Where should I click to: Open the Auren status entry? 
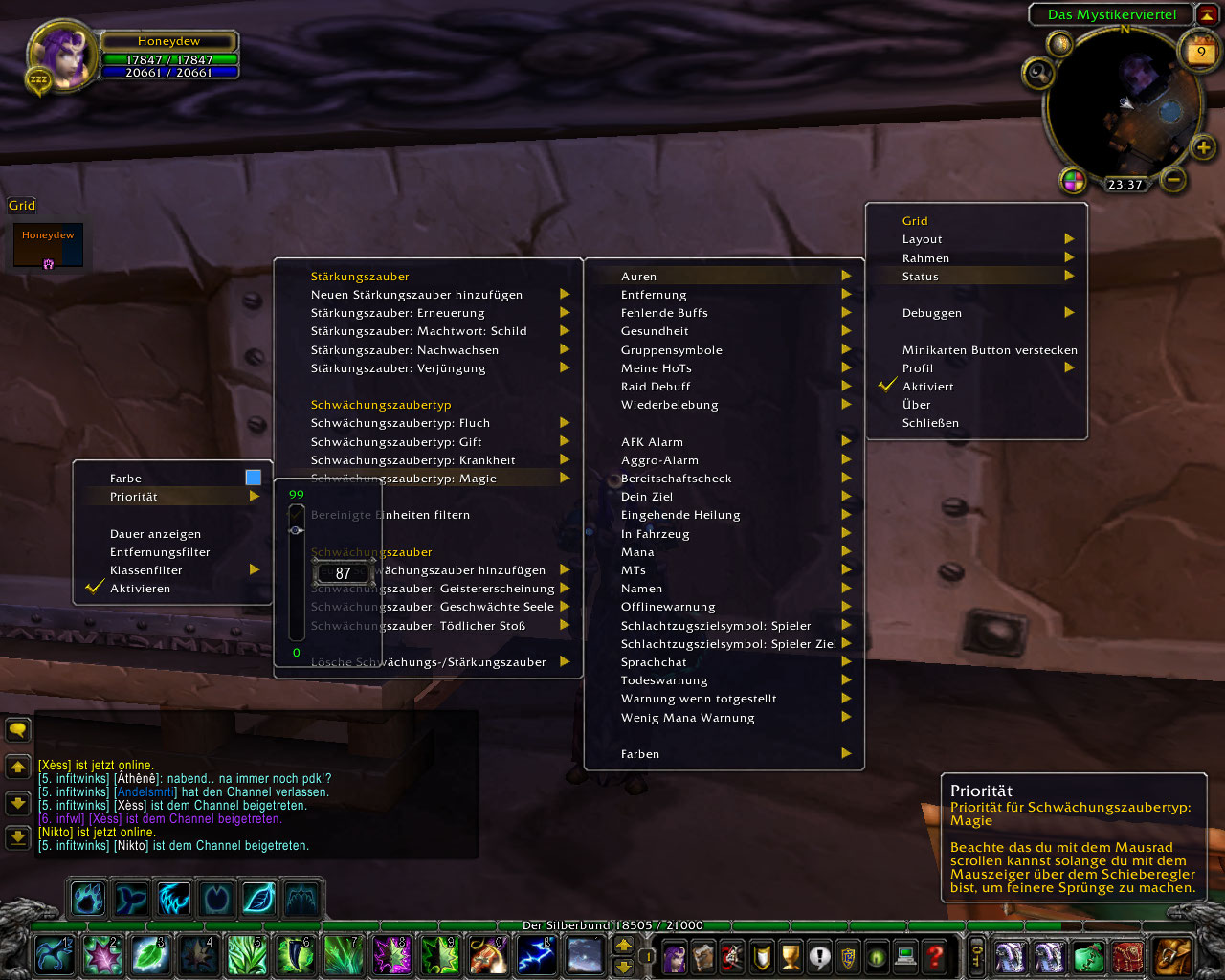point(638,277)
